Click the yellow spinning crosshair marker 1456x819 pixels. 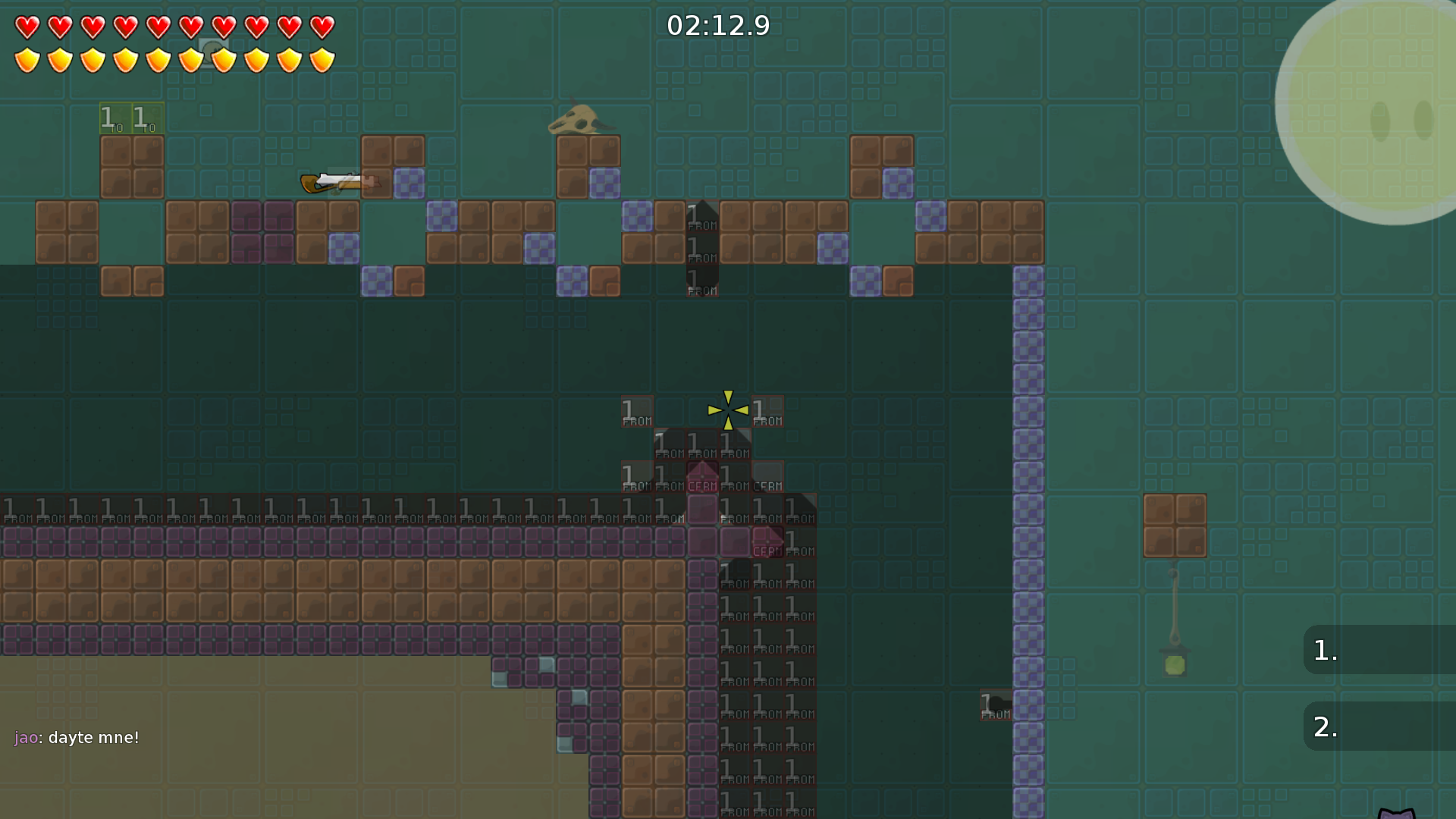tap(728, 411)
